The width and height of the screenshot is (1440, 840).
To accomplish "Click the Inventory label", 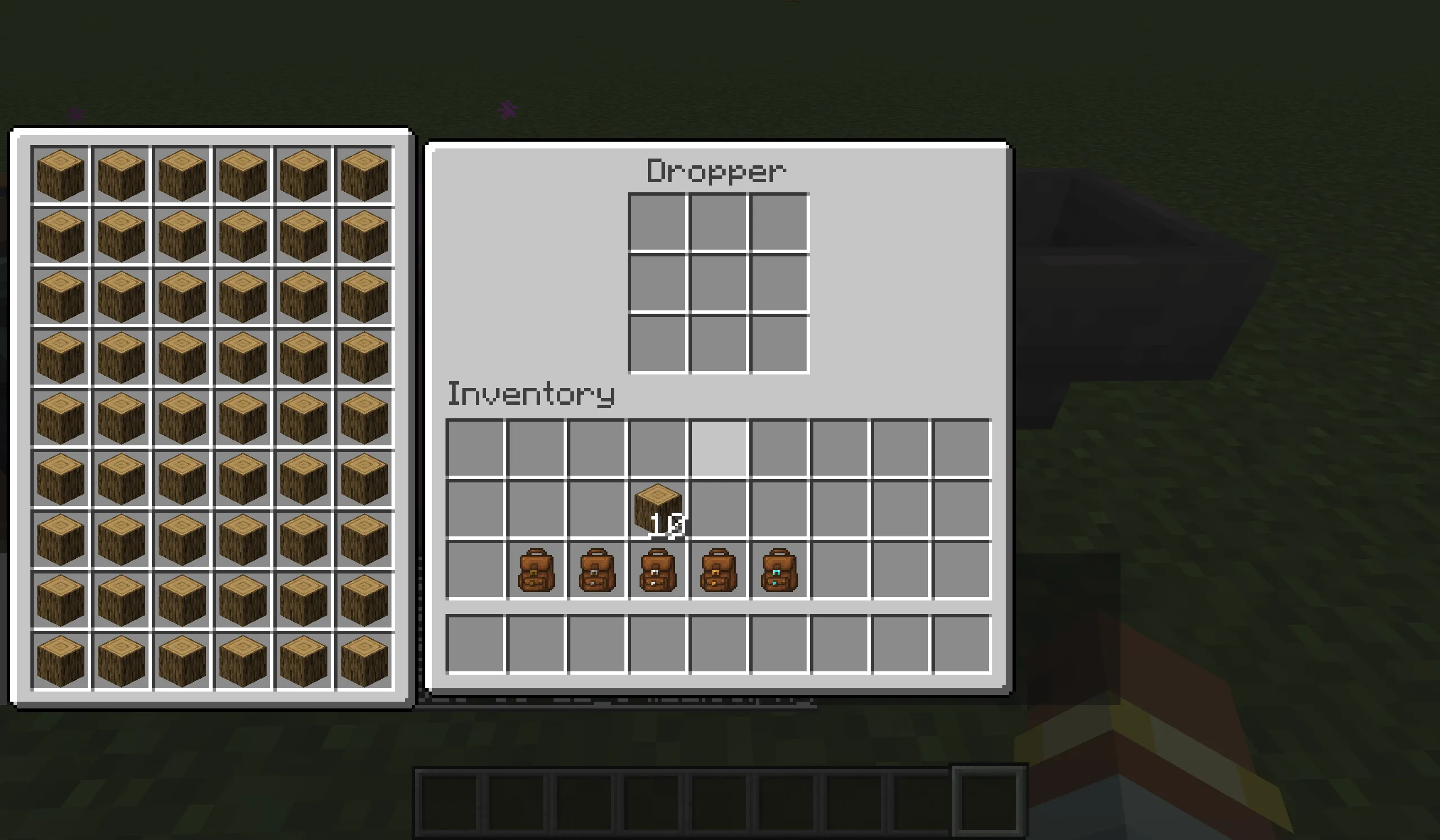I will pos(531,392).
